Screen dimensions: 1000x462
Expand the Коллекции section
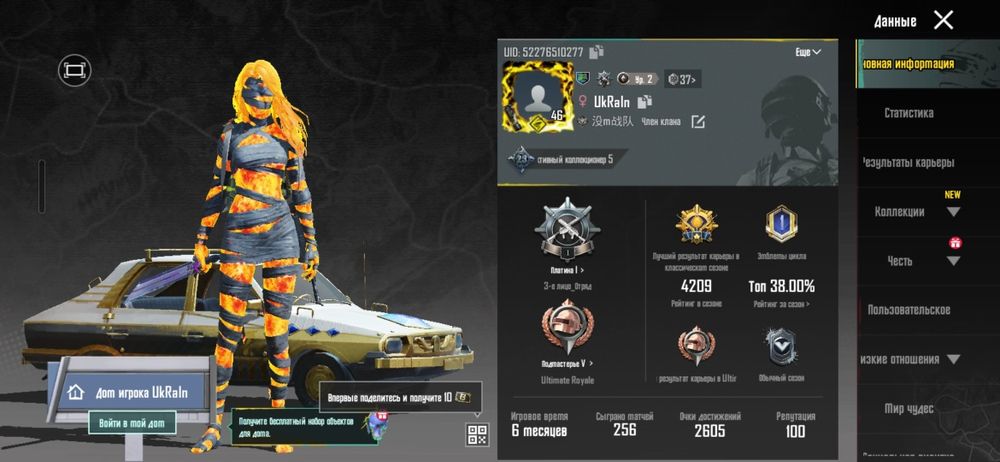tap(952, 212)
